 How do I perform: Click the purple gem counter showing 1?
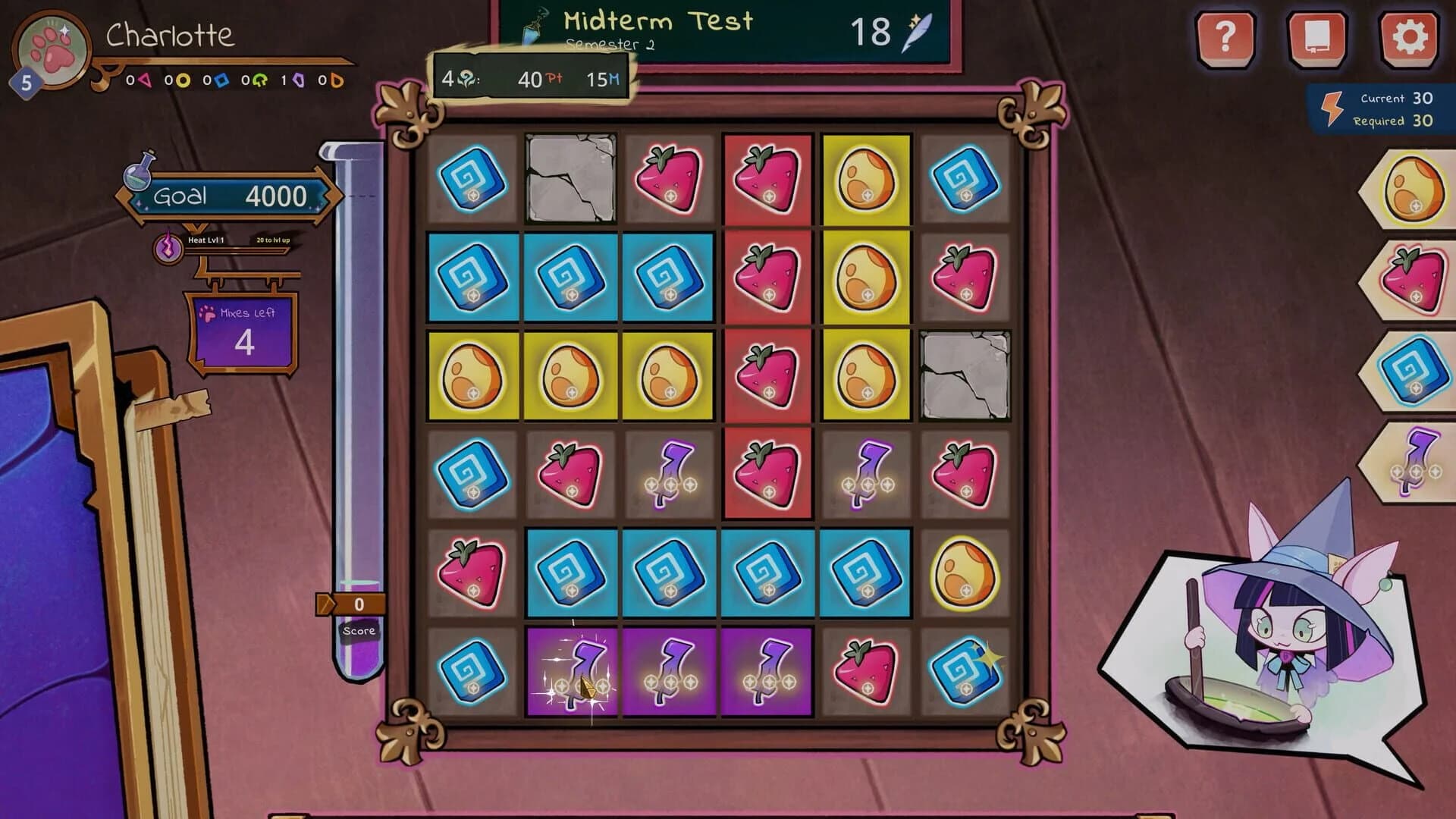[290, 80]
